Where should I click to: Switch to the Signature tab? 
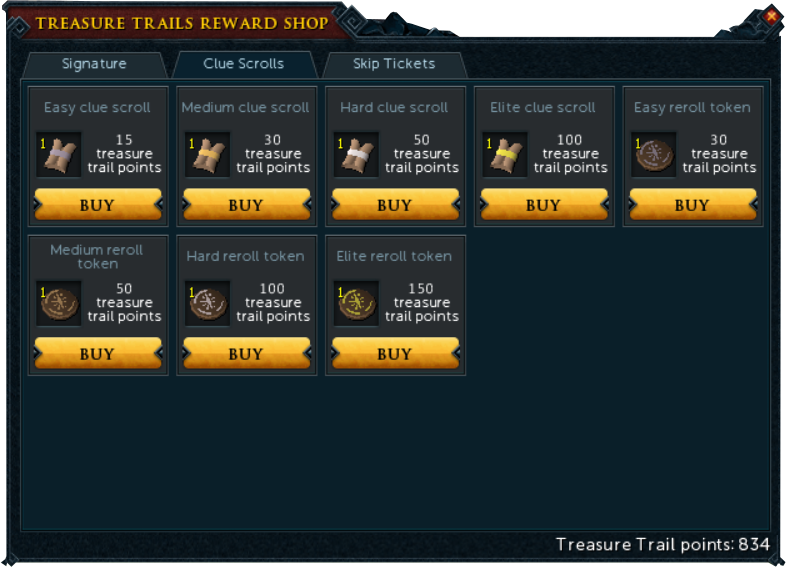94,64
